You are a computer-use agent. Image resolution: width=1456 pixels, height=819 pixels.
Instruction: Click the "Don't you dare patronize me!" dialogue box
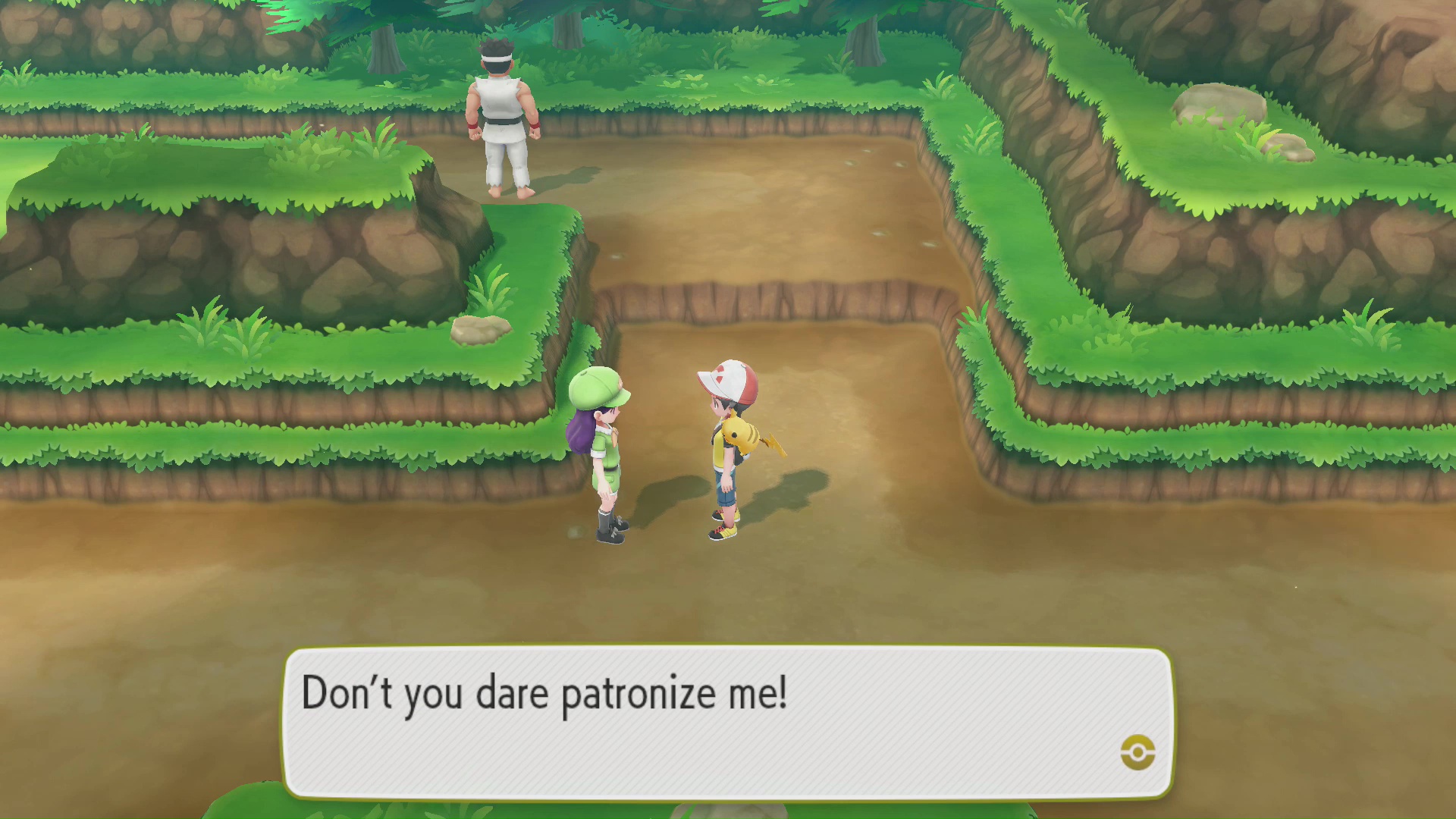[728, 722]
